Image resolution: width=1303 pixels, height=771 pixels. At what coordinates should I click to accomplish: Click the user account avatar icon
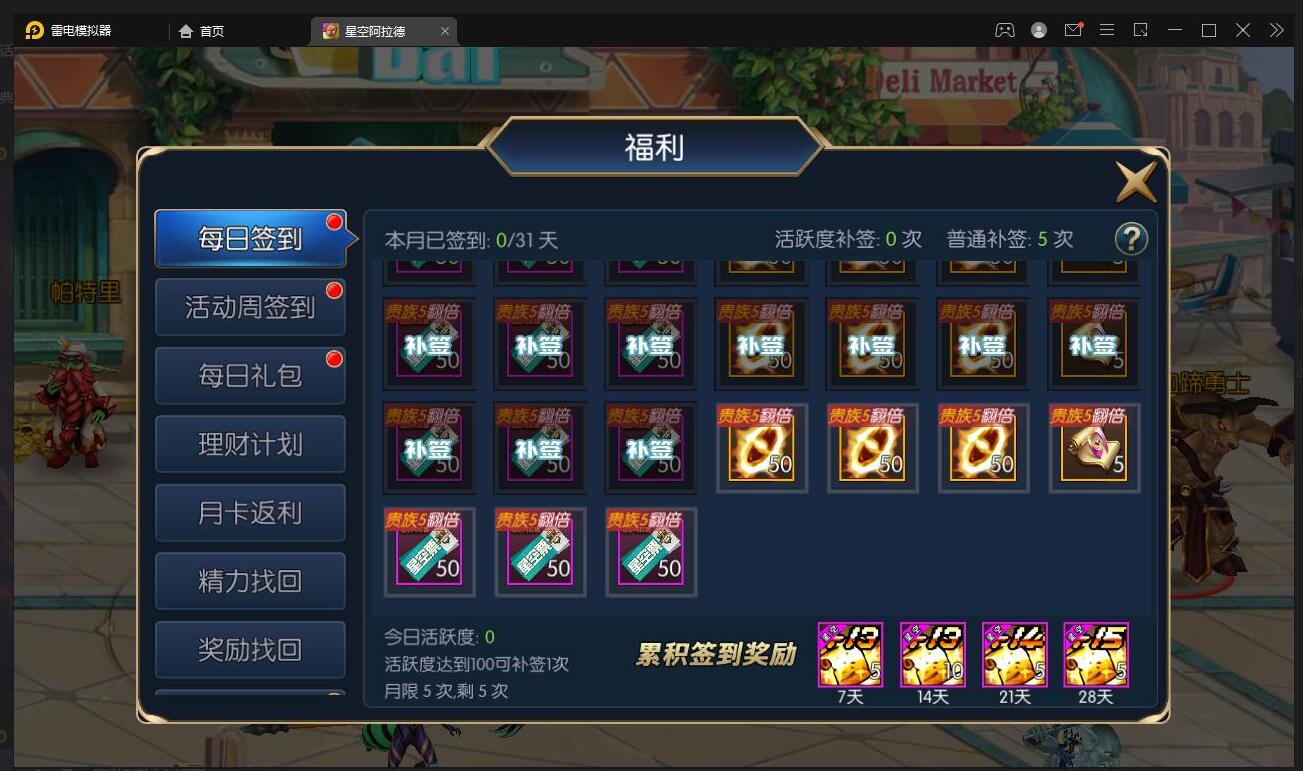pyautogui.click(x=1038, y=29)
